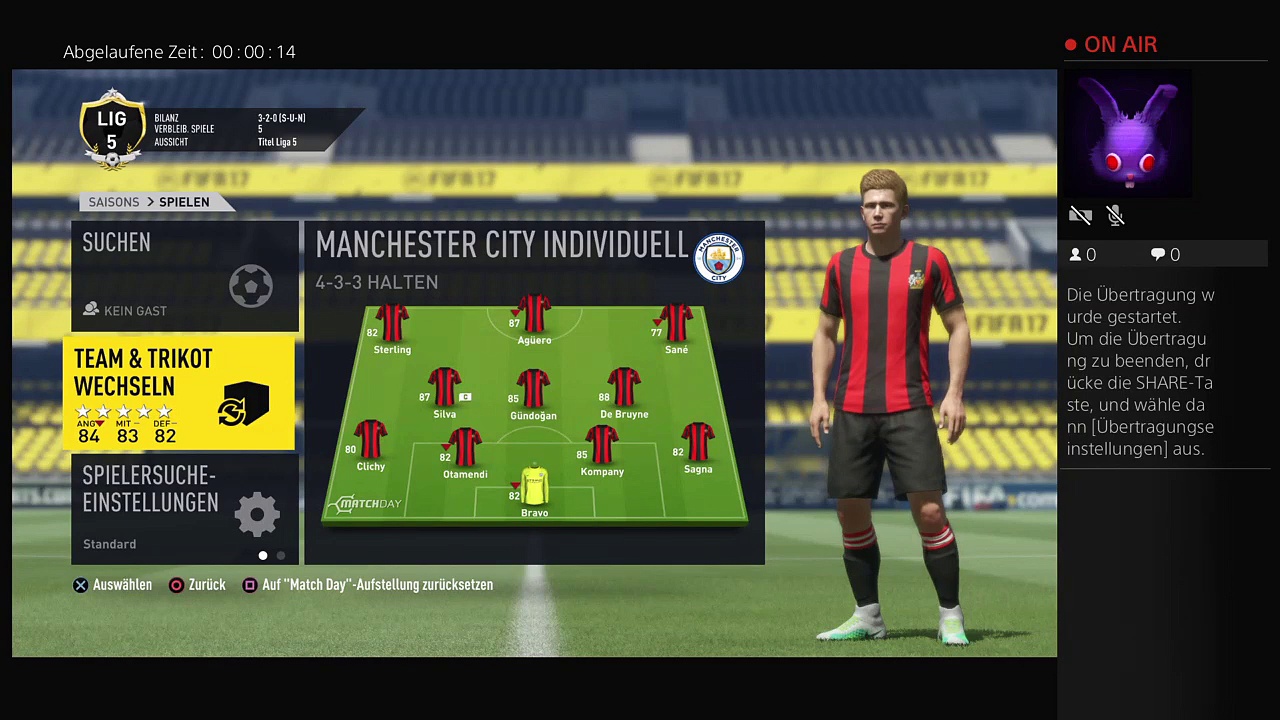Select right back Sagna
Image resolution: width=1280 pixels, height=720 pixels.
(698, 443)
